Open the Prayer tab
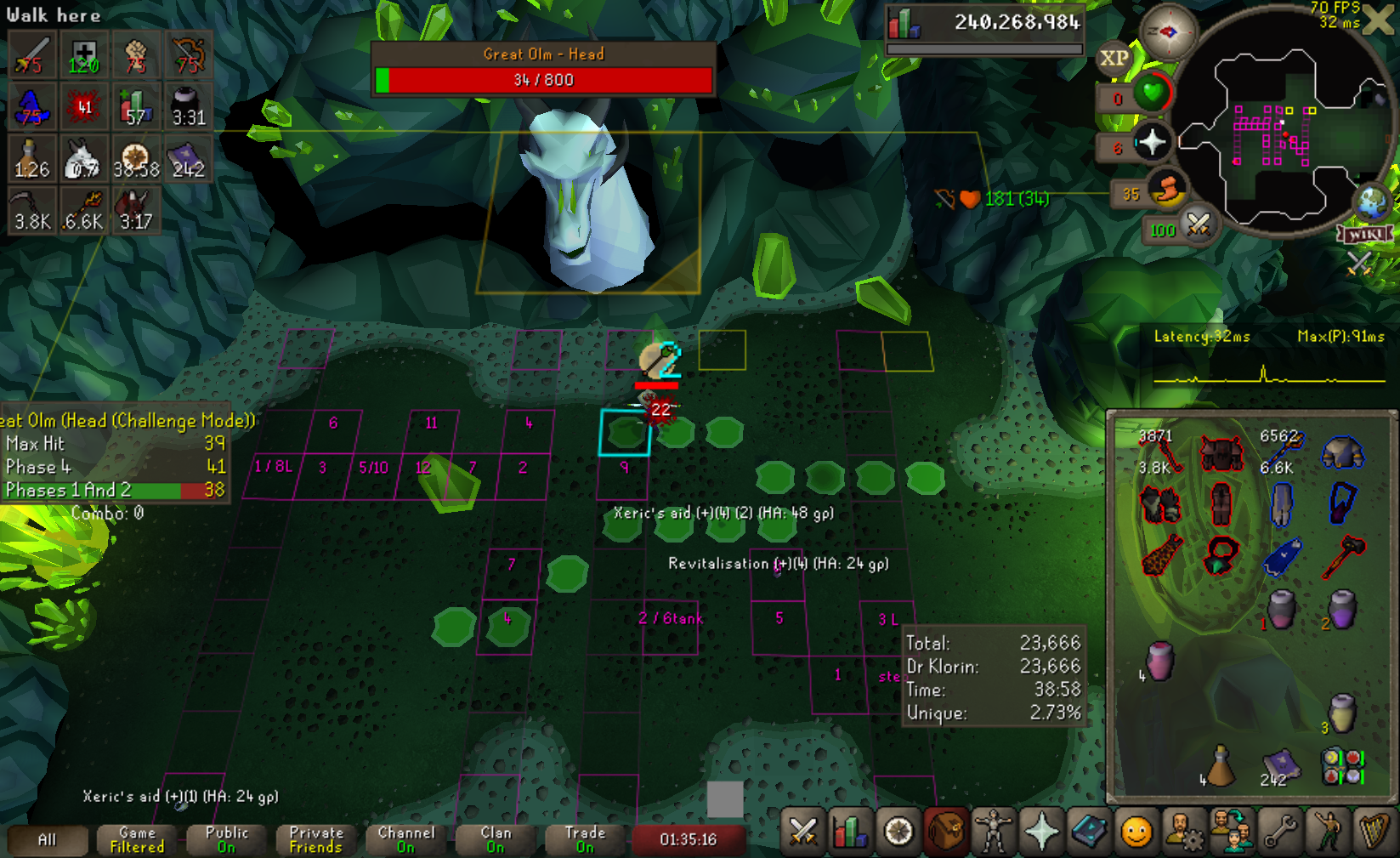The width and height of the screenshot is (1400, 858). click(1041, 832)
